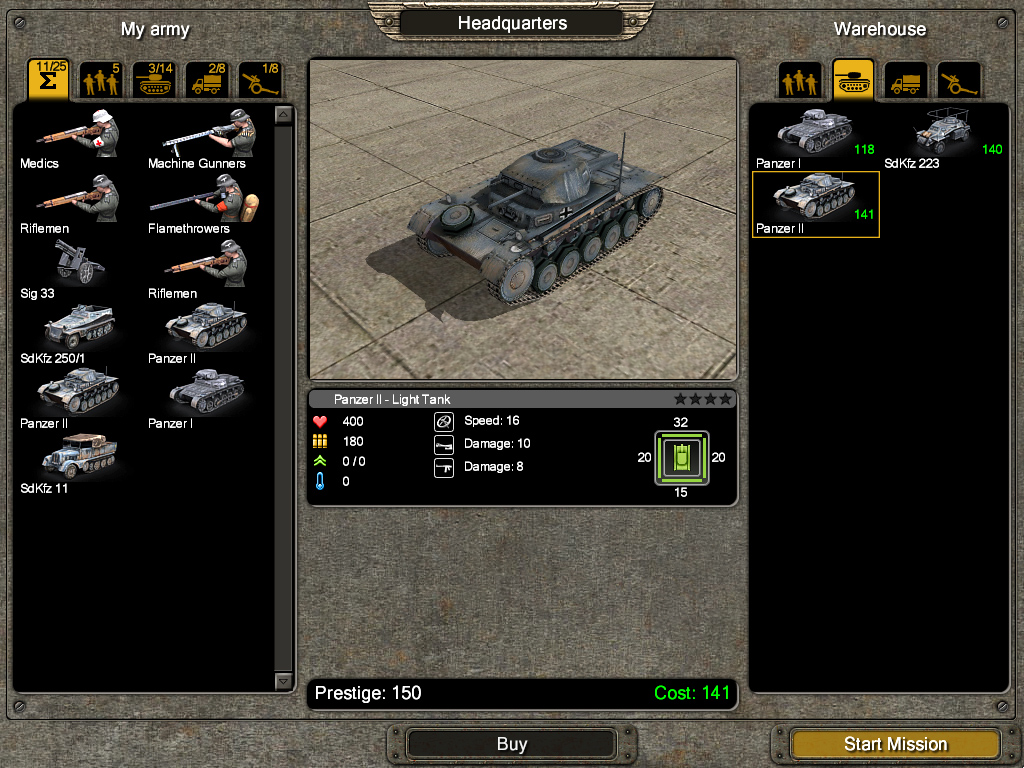This screenshot has height=768, width=1024.
Task: Select the SdKfz 223 armored car
Action: 943,134
